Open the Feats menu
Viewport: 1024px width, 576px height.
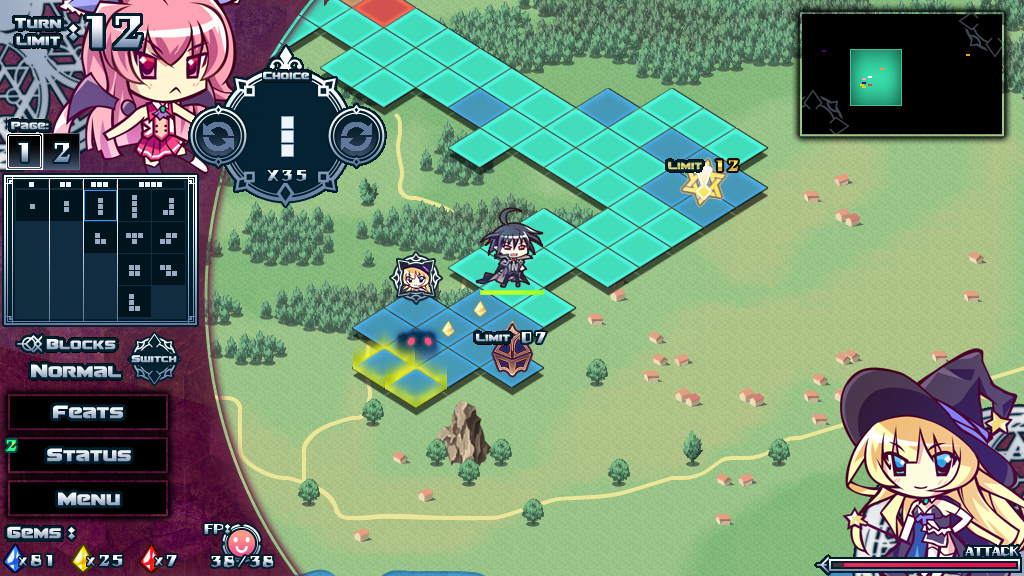click(88, 412)
